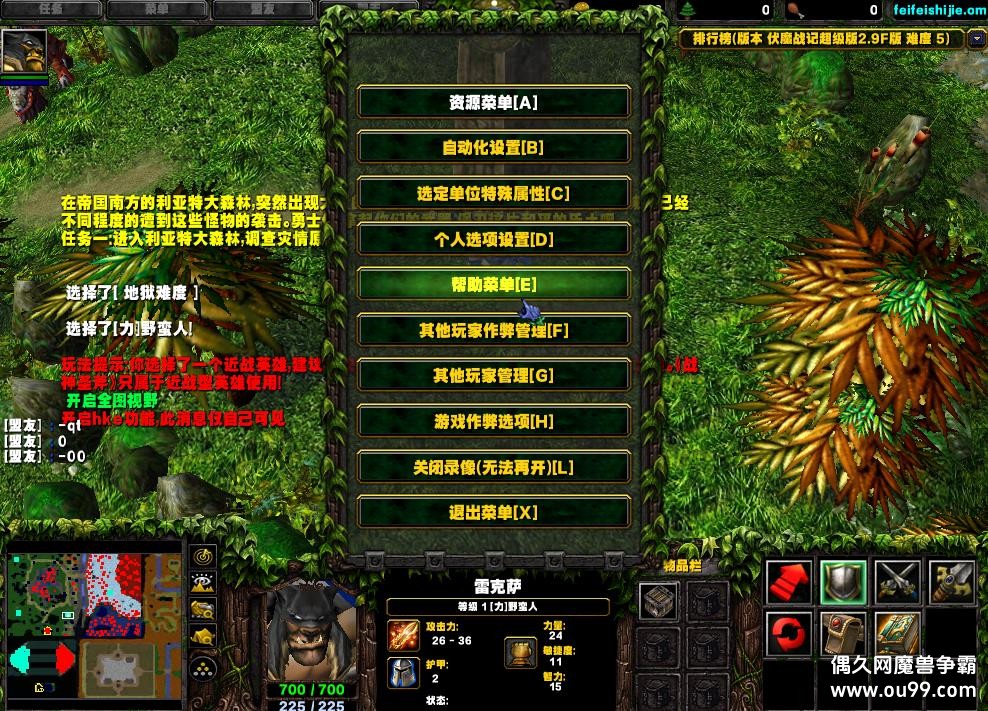This screenshot has height=711, width=988.
Task: Close dialog with 退出菜单[X]
Action: (x=493, y=513)
